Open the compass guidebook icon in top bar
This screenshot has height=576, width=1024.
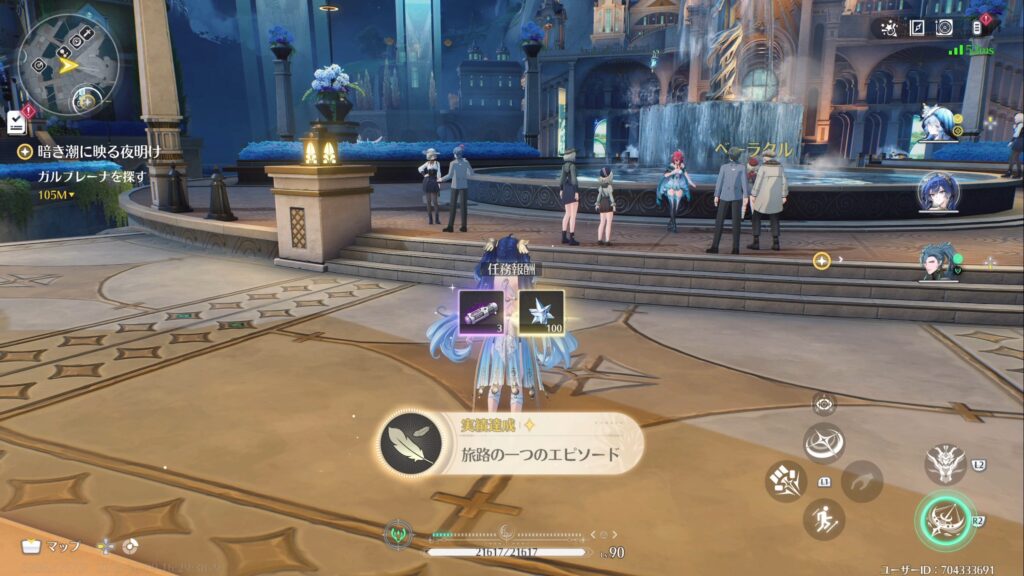pyautogui.click(x=916, y=28)
